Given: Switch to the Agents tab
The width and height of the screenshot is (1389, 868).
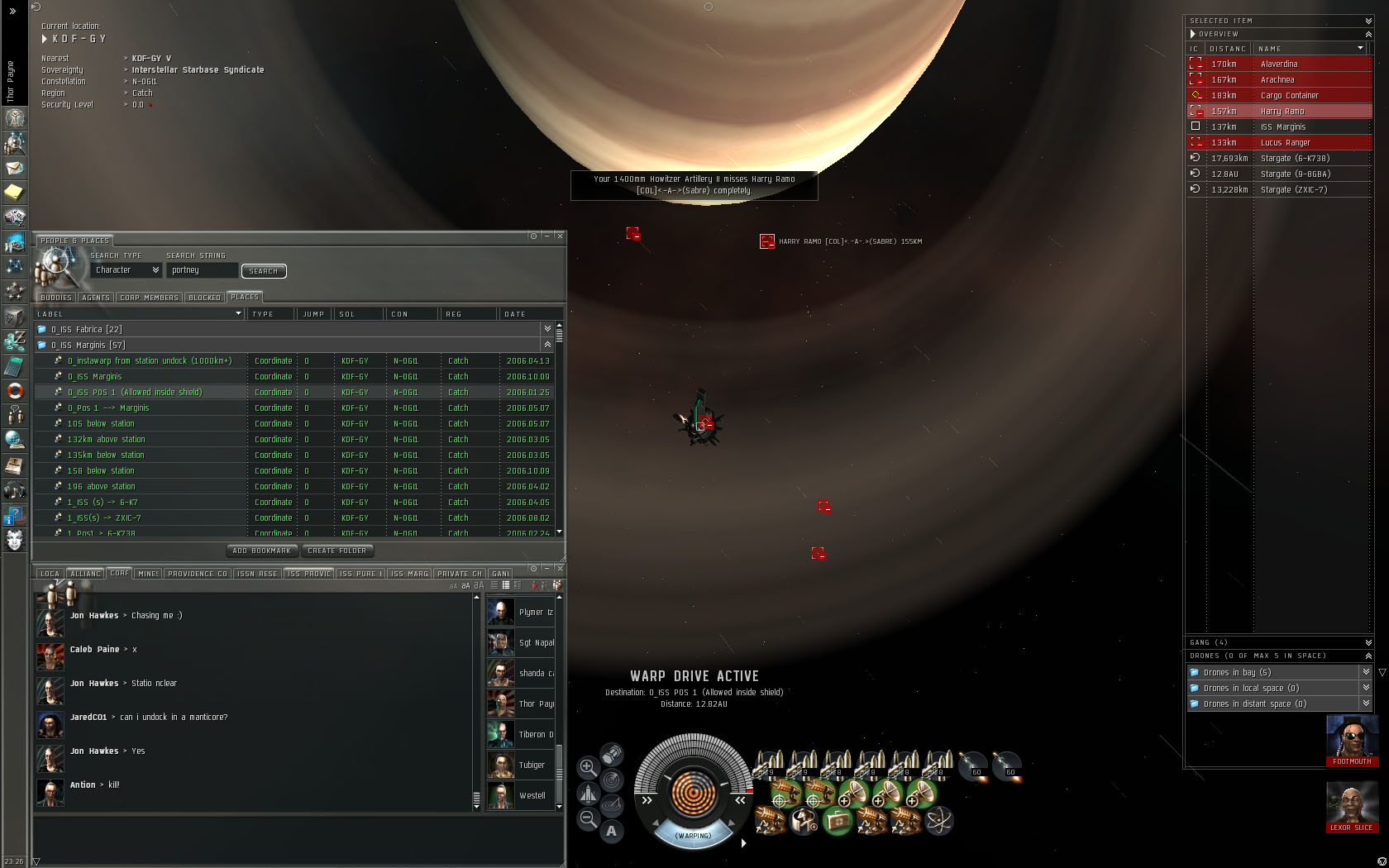Looking at the screenshot, I should 96,298.
